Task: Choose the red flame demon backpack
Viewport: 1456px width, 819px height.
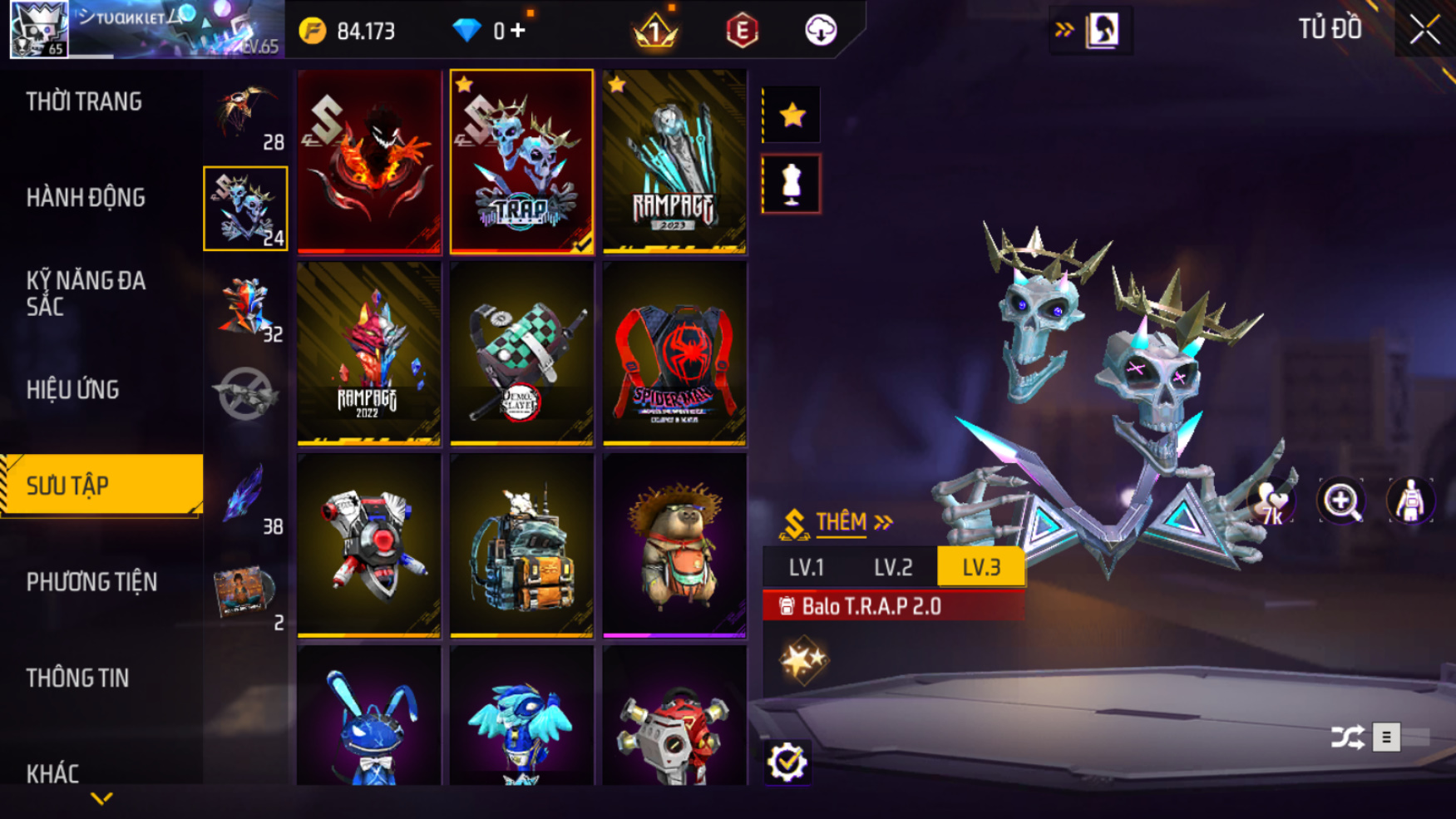Action: tap(368, 161)
